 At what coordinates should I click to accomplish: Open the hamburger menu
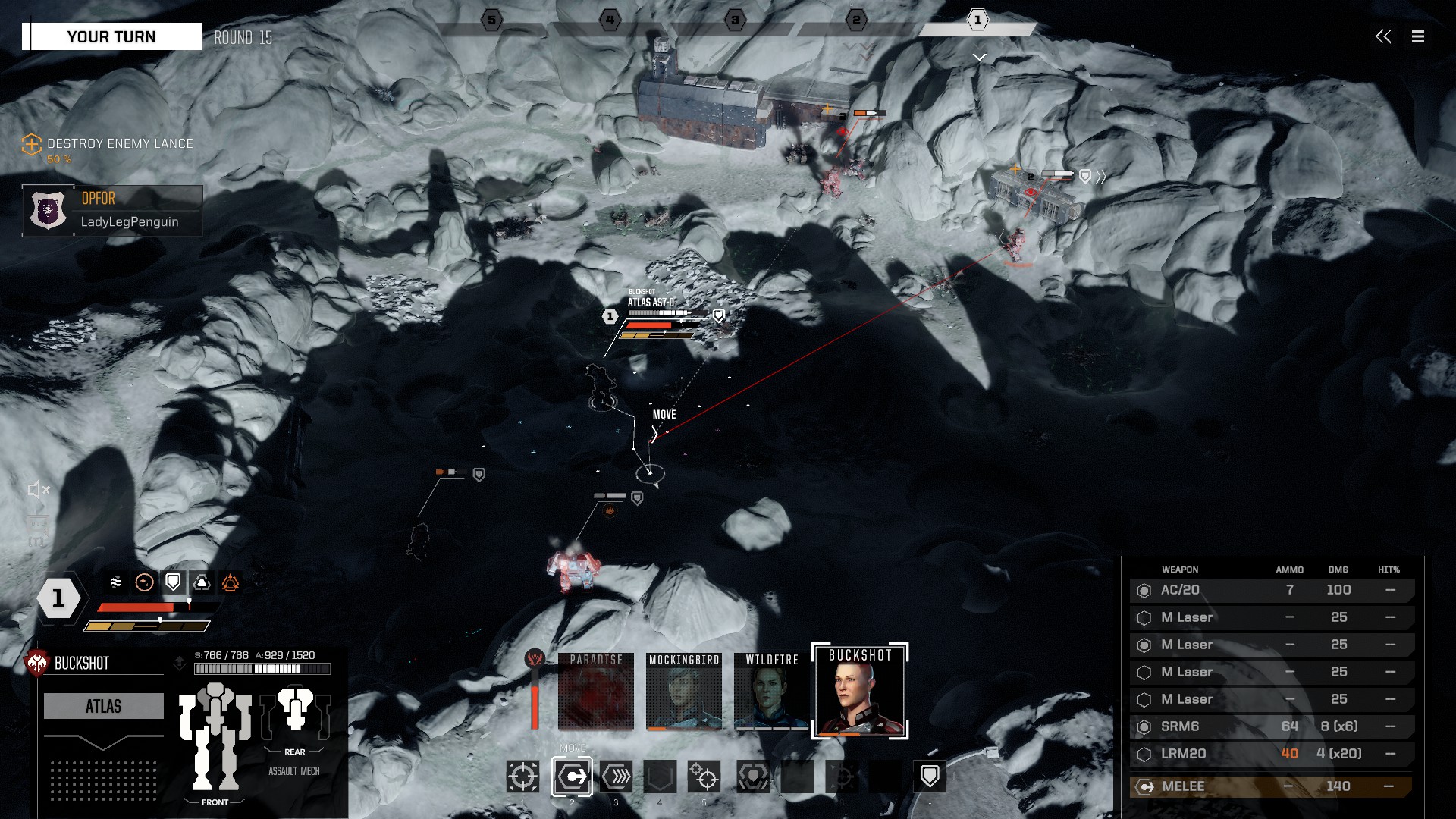pos(1417,36)
